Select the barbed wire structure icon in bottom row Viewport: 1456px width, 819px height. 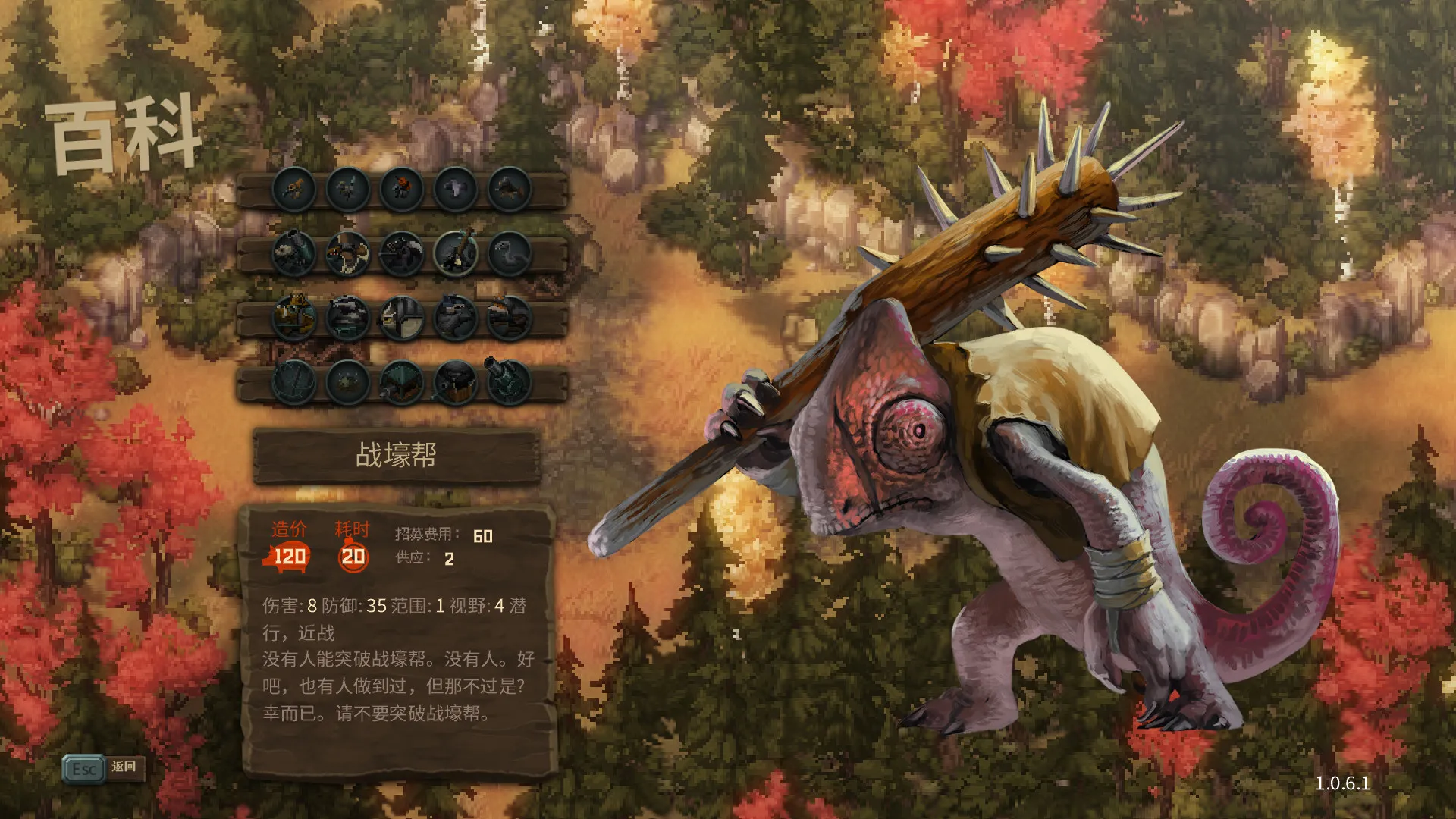click(x=294, y=383)
